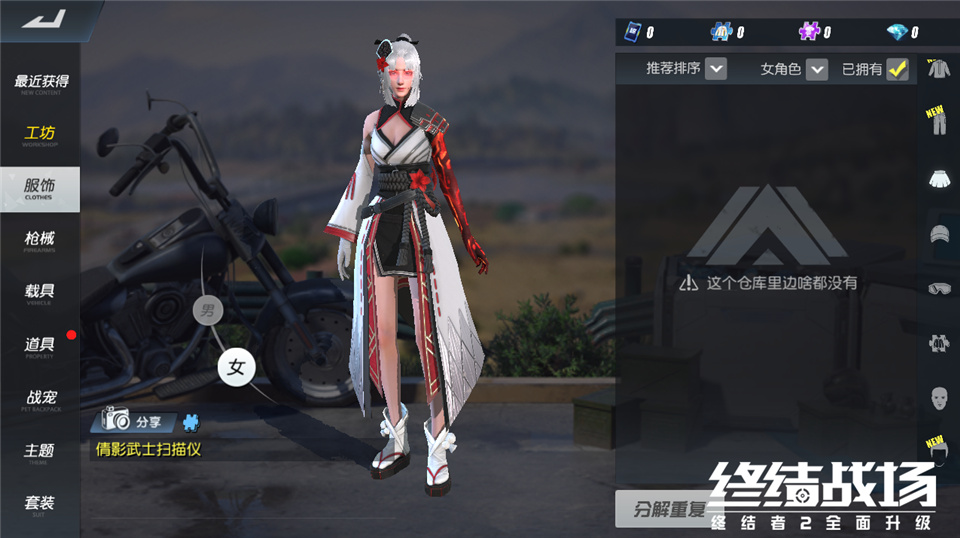Open the 主题 Theme section

(40, 453)
